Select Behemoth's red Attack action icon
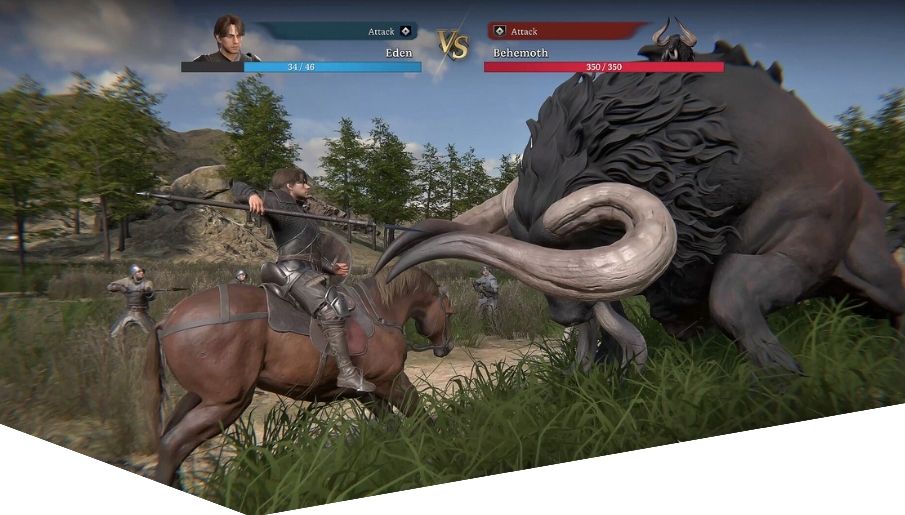The image size is (905, 515). (x=500, y=32)
